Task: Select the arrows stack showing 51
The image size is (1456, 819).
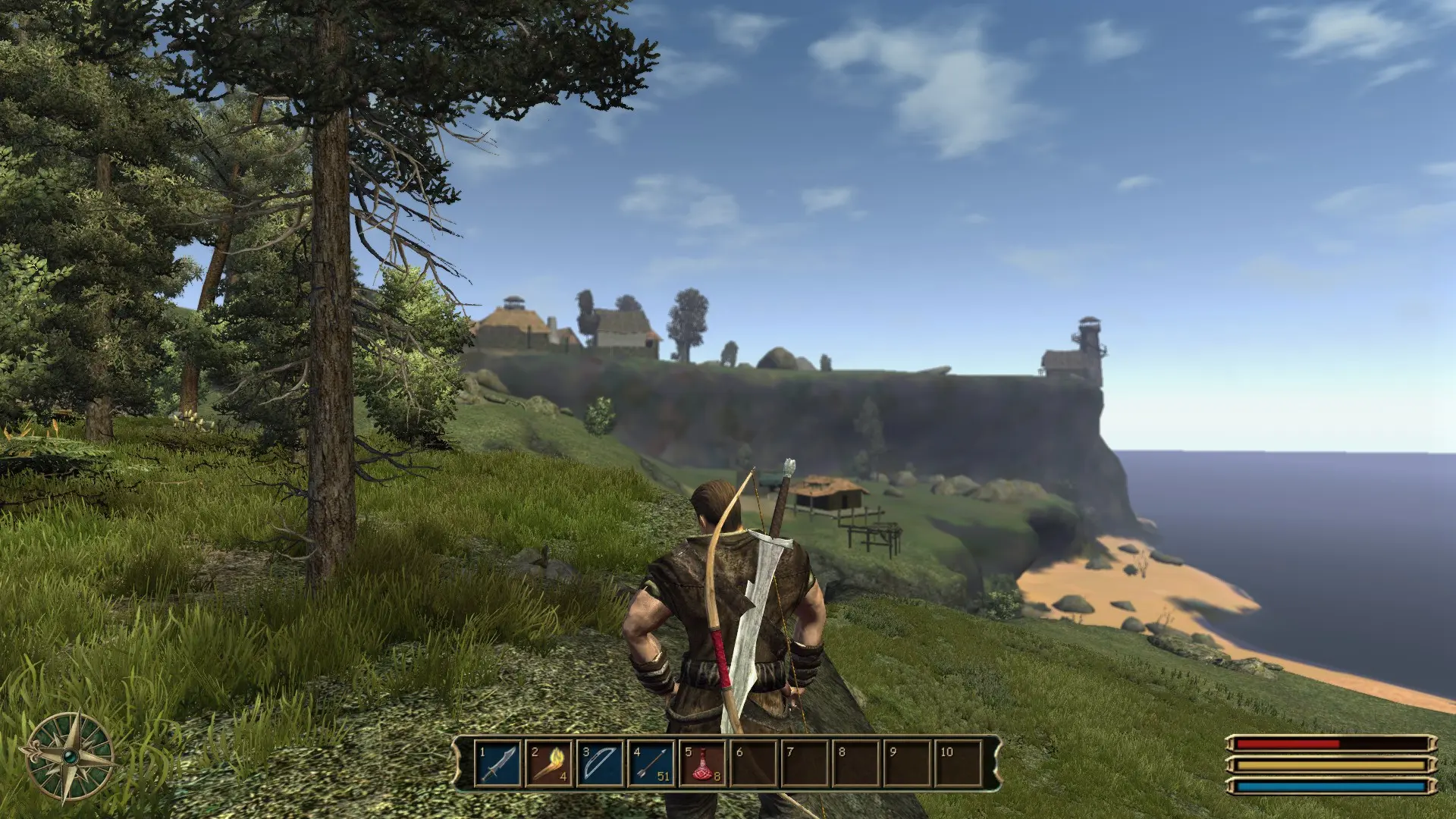Action: coord(651,763)
